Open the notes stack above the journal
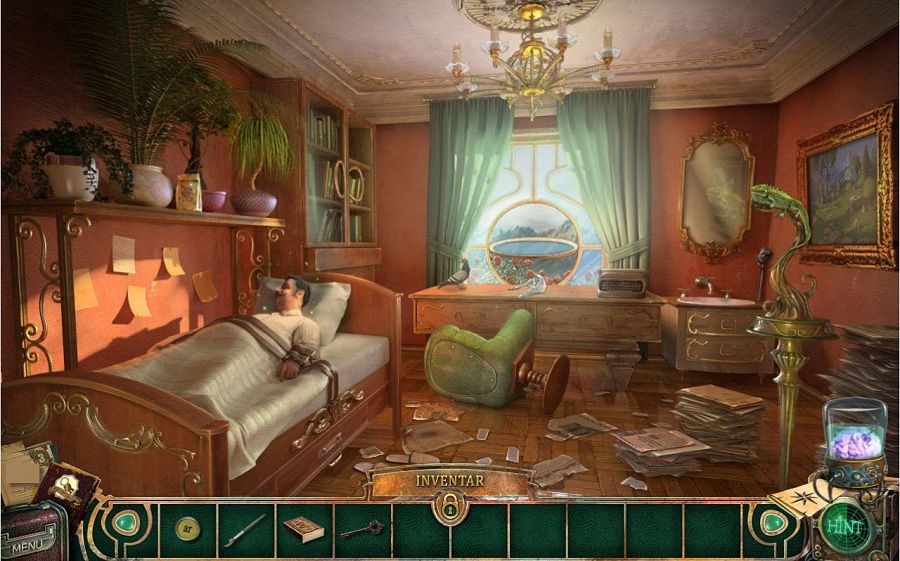 coord(22,468)
